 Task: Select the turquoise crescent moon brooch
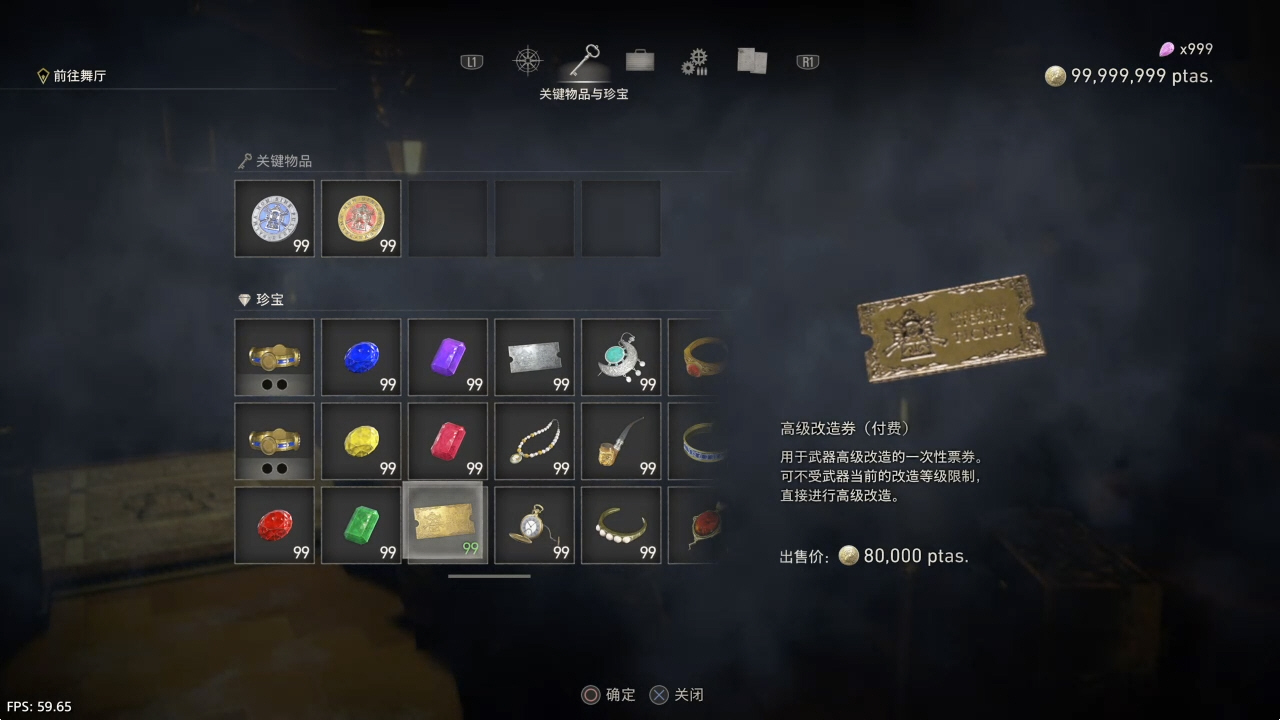point(621,357)
